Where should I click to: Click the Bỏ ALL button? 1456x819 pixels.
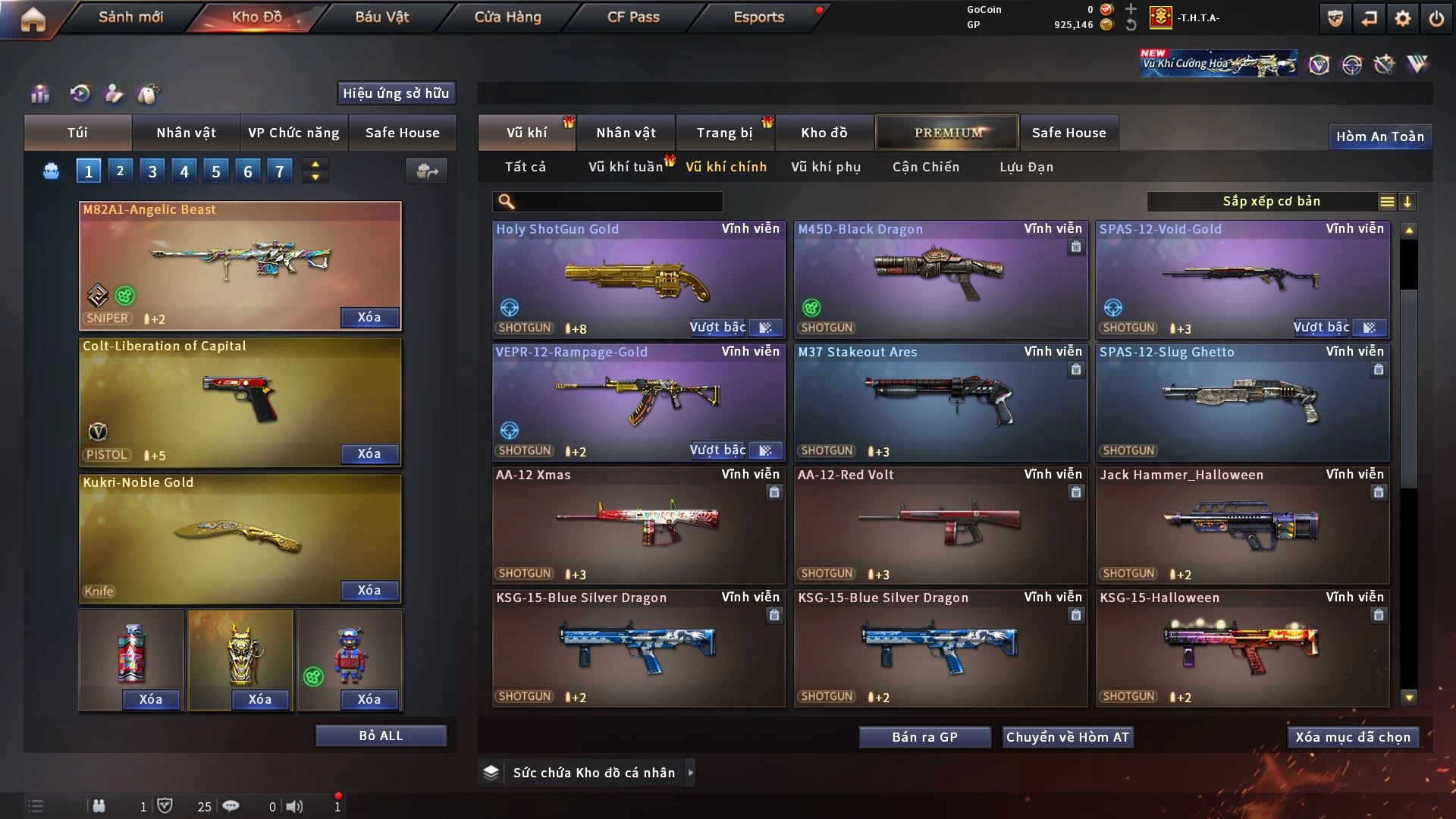click(381, 736)
